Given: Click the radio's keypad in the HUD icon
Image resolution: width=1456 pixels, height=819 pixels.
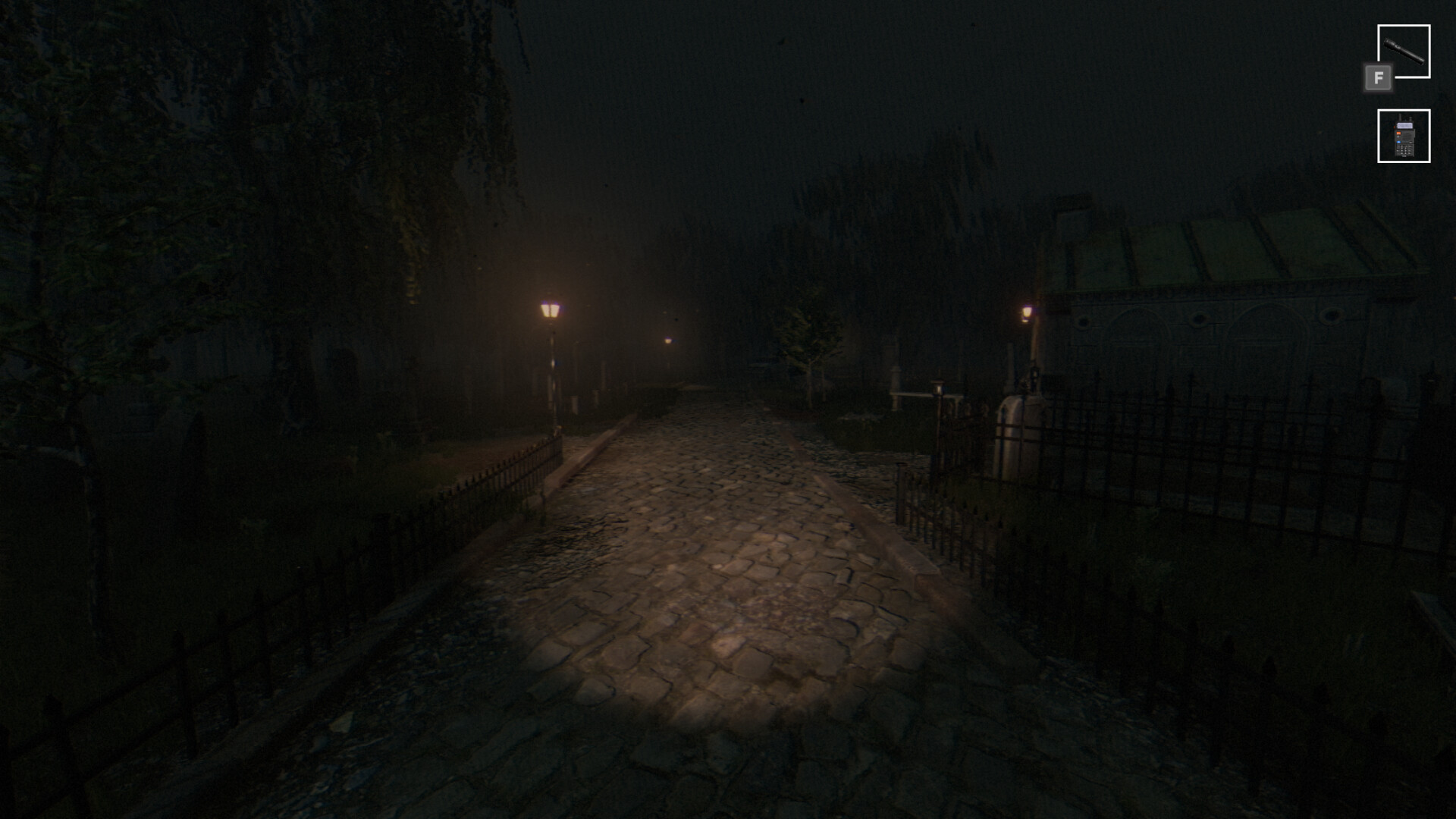Looking at the screenshot, I should tap(1404, 149).
